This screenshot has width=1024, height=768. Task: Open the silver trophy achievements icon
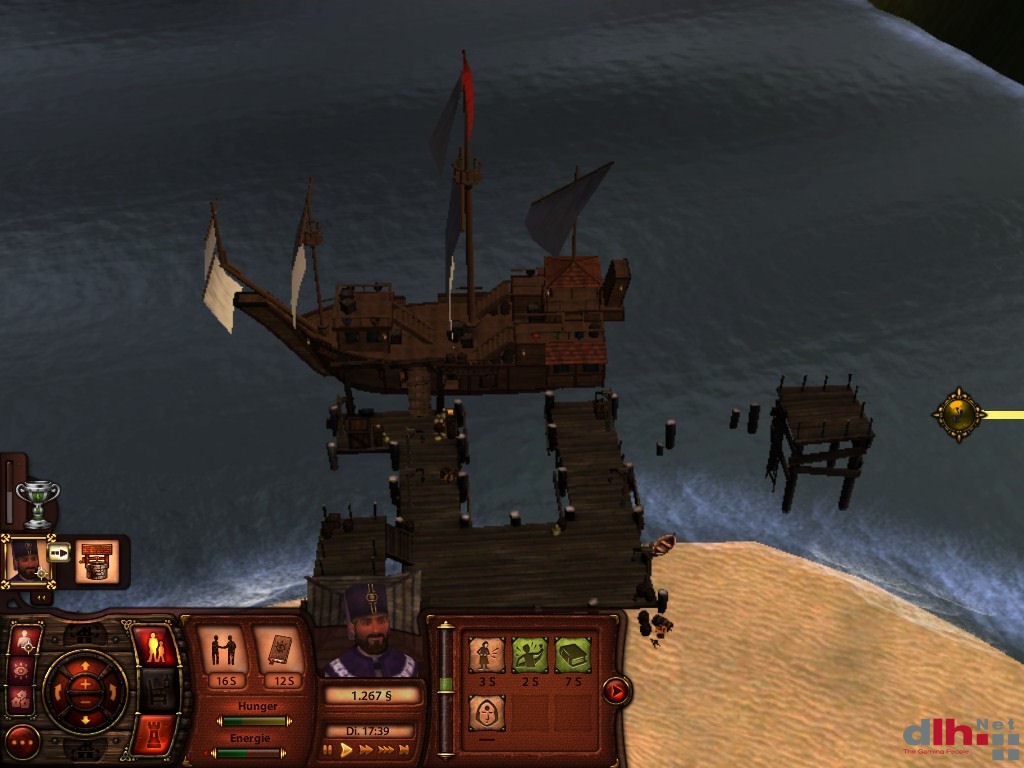pos(38,502)
